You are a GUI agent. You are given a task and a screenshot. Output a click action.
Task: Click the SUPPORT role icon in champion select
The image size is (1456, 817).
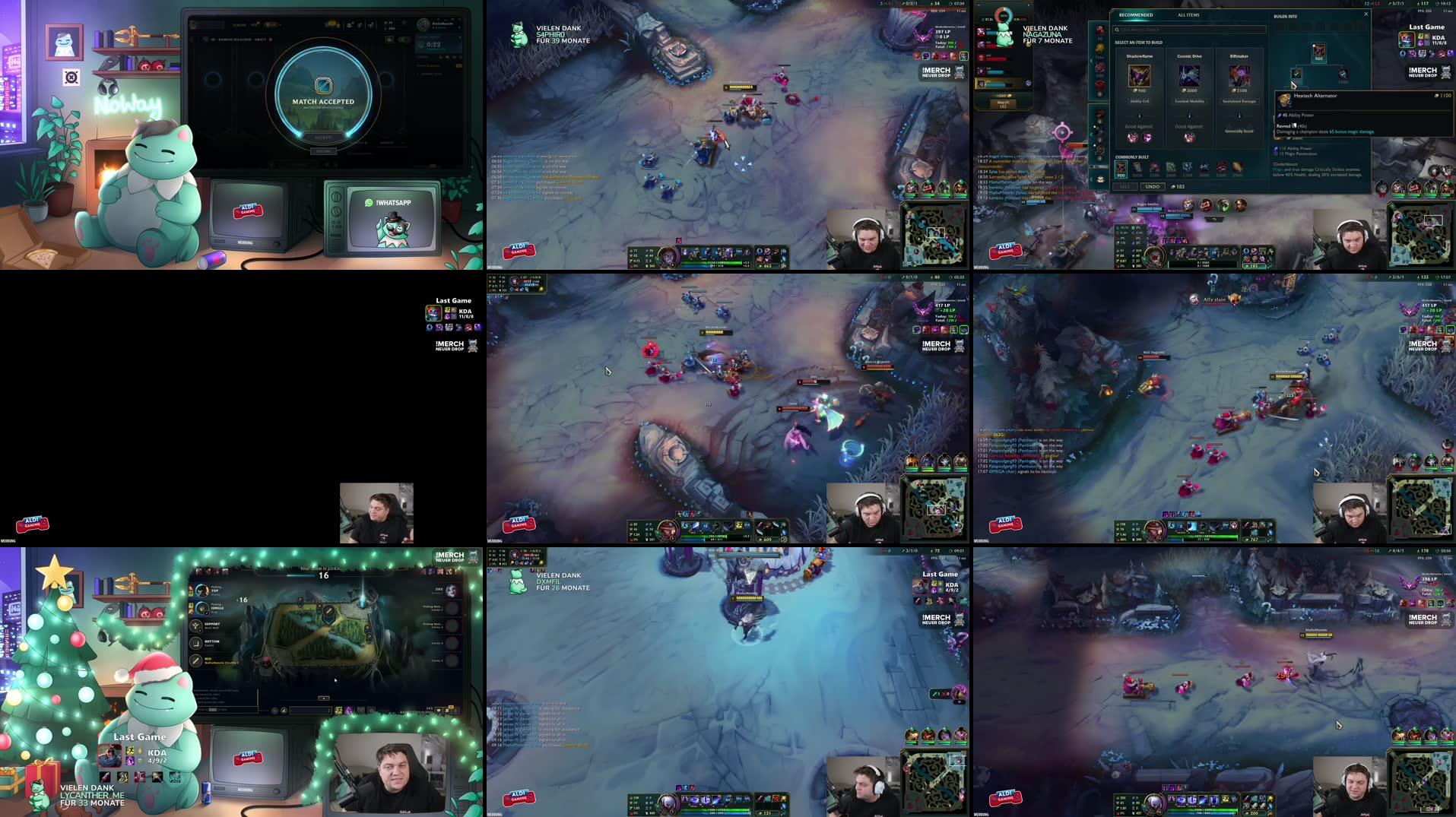[x=195, y=626]
